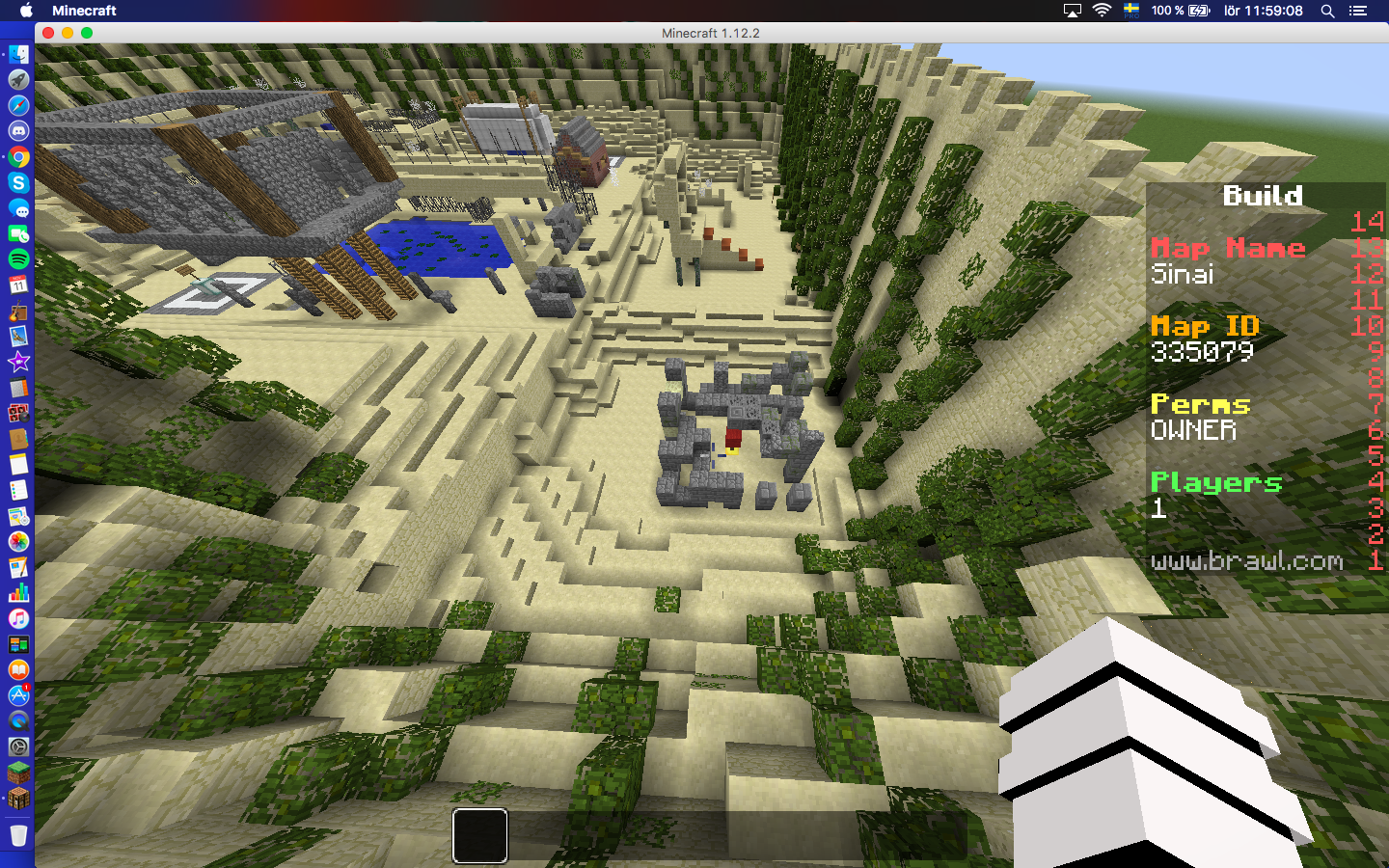The image size is (1389, 868).
Task: Close the Minecraft 1.12.2 window
Action: [x=48, y=33]
